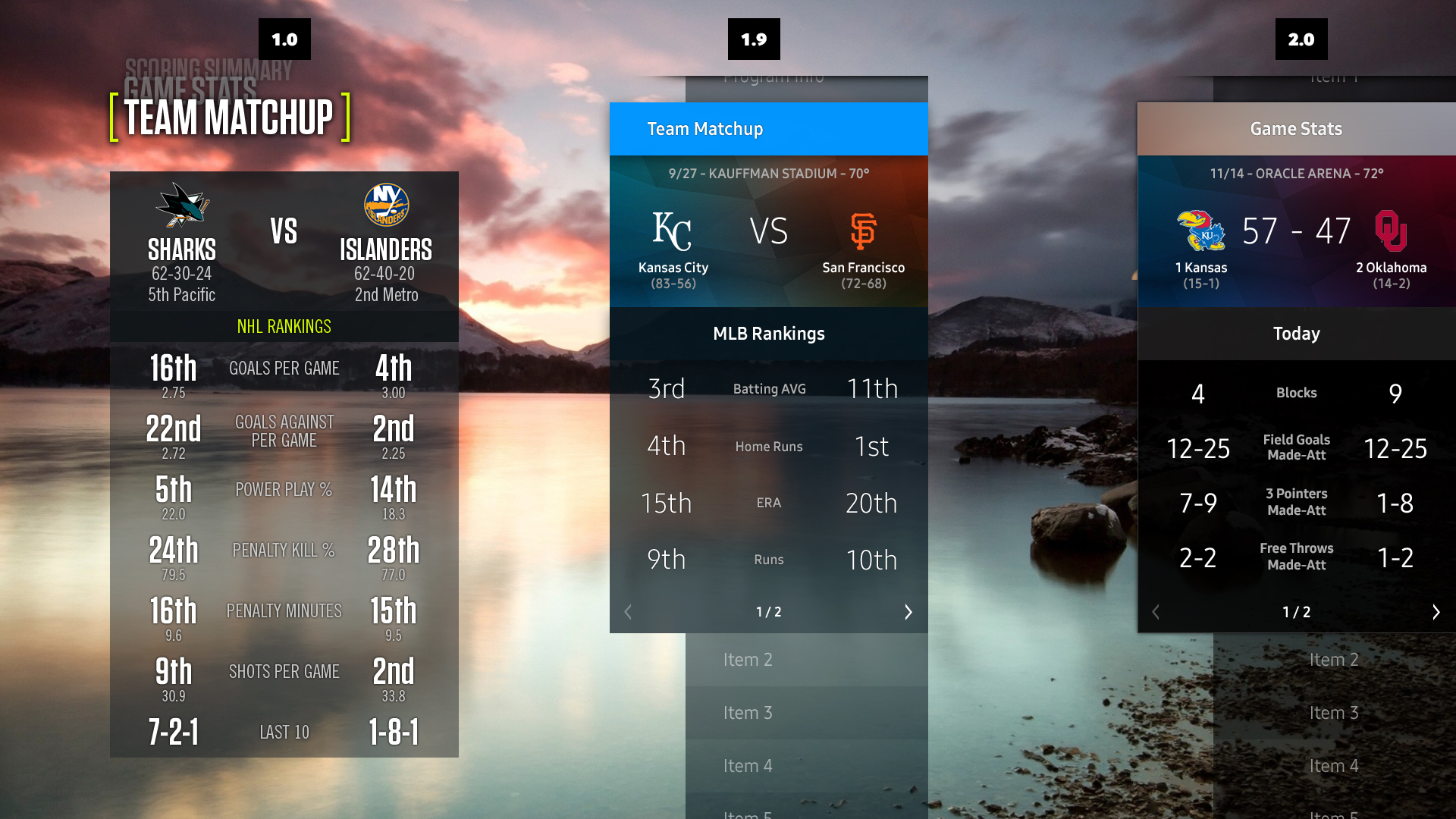The width and height of the screenshot is (1456, 819).
Task: Choose Item 2 below the Game Stats panel
Action: tap(1334, 660)
